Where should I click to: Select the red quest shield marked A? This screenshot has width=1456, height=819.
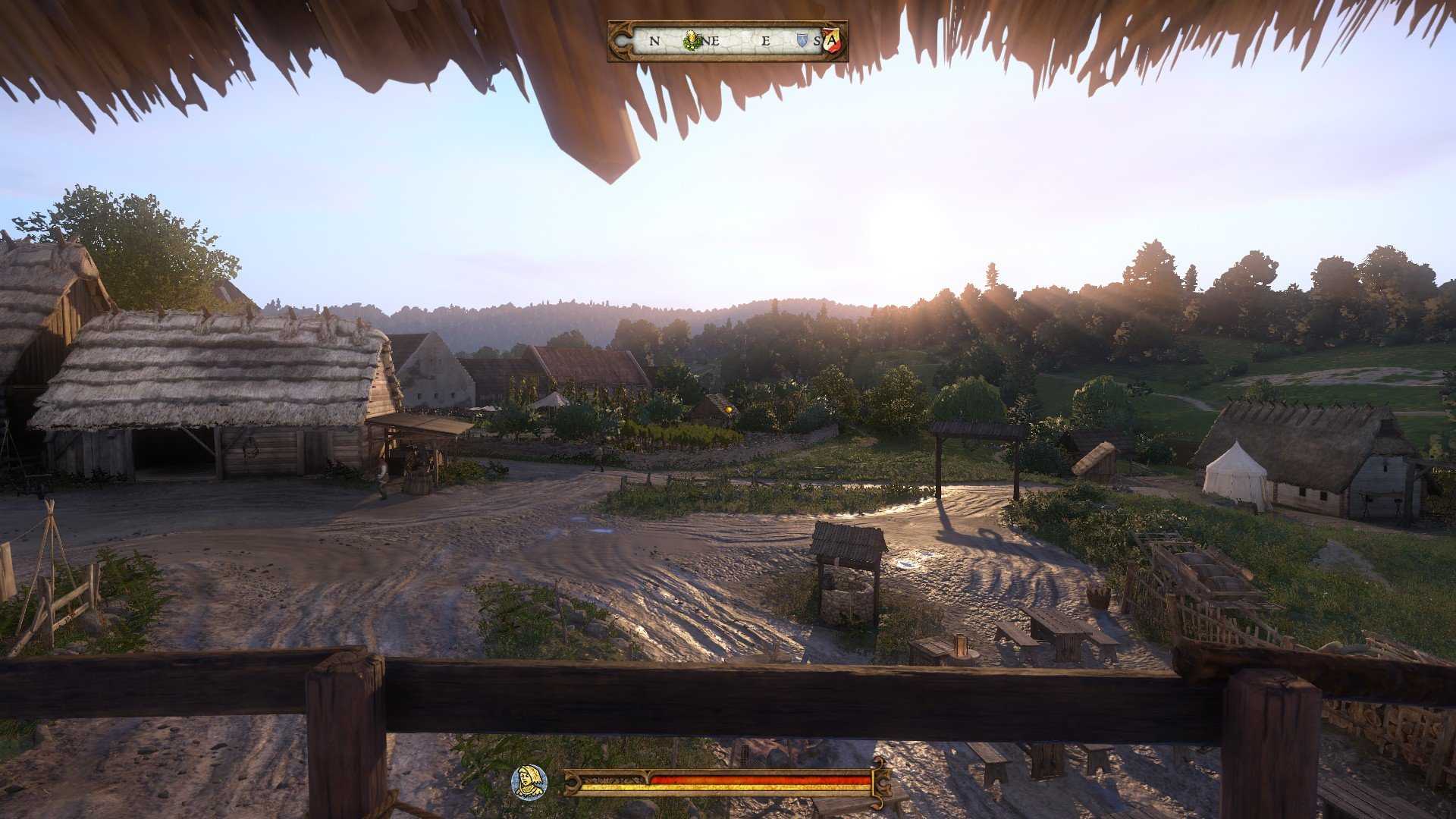pyautogui.click(x=832, y=39)
